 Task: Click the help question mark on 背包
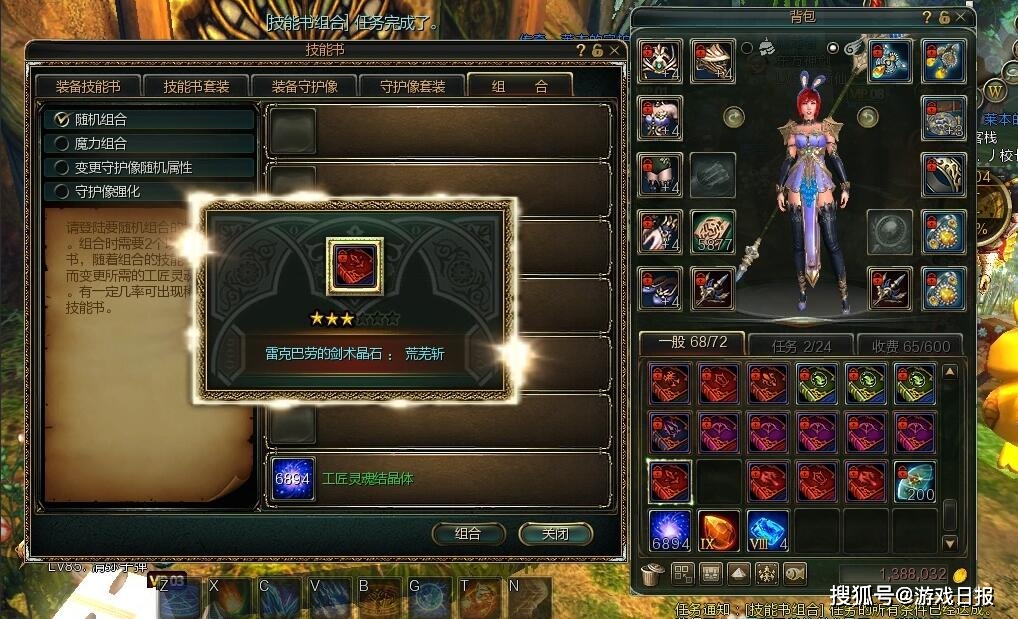[927, 17]
